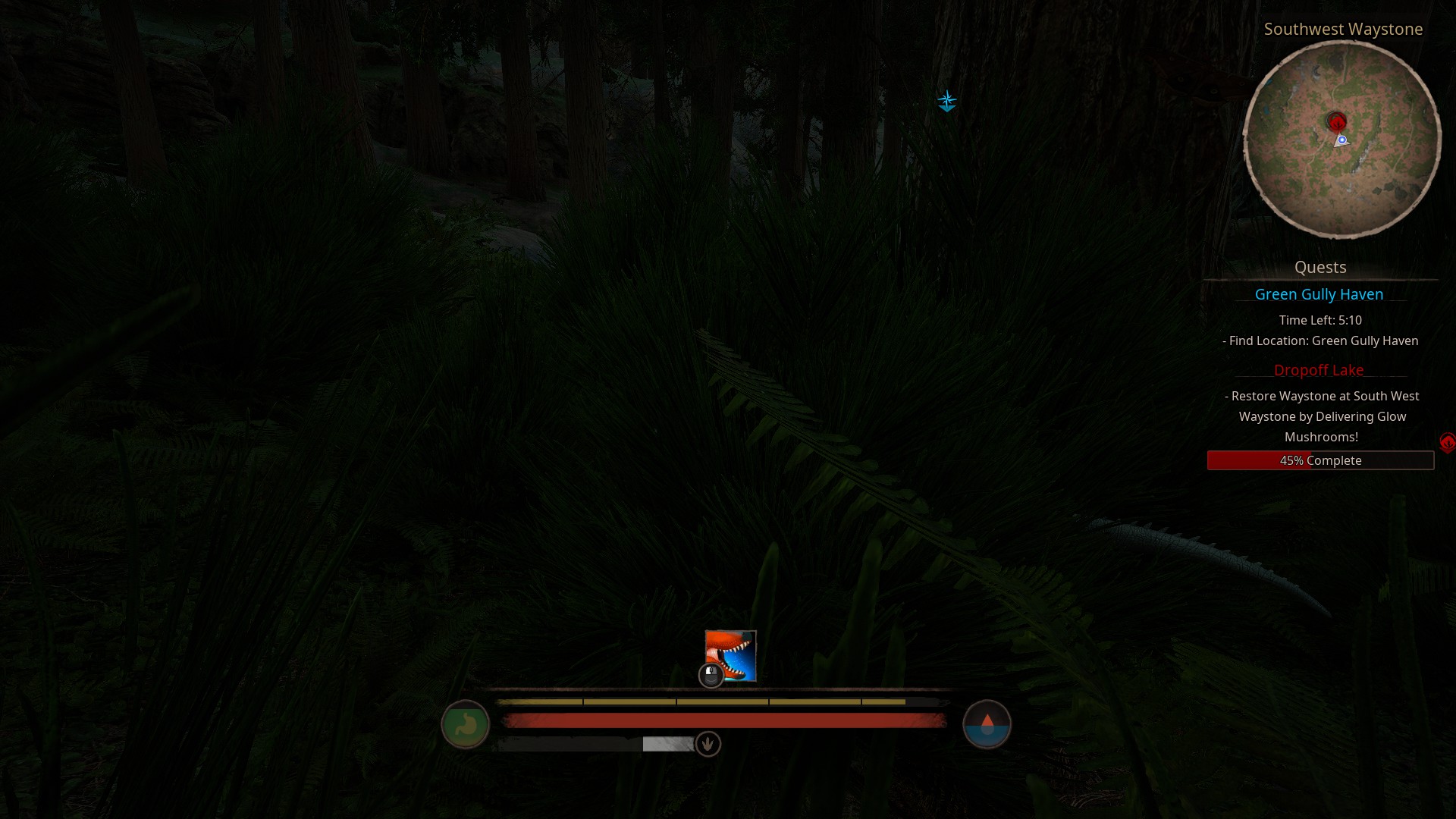Click the blue waypoint compass marker in the forest
Image resolution: width=1456 pixels, height=819 pixels.
tap(947, 101)
